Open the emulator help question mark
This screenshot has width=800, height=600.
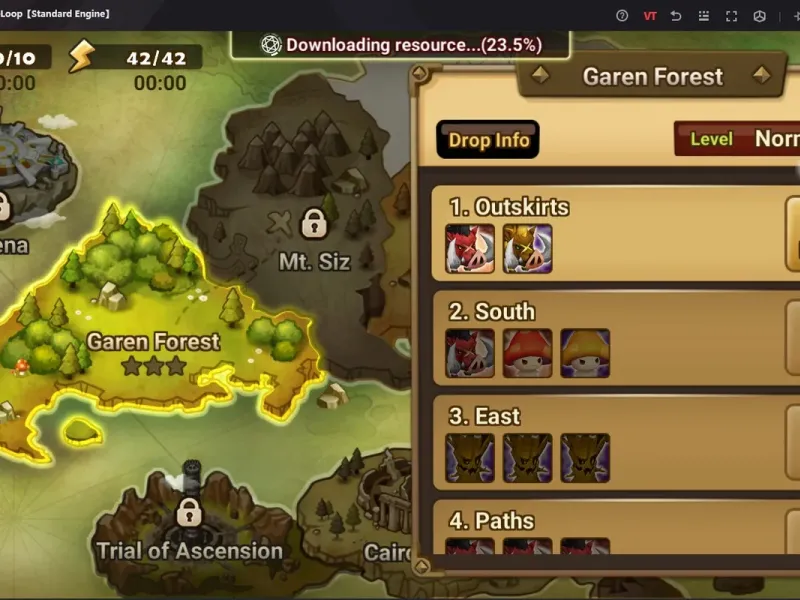click(622, 15)
